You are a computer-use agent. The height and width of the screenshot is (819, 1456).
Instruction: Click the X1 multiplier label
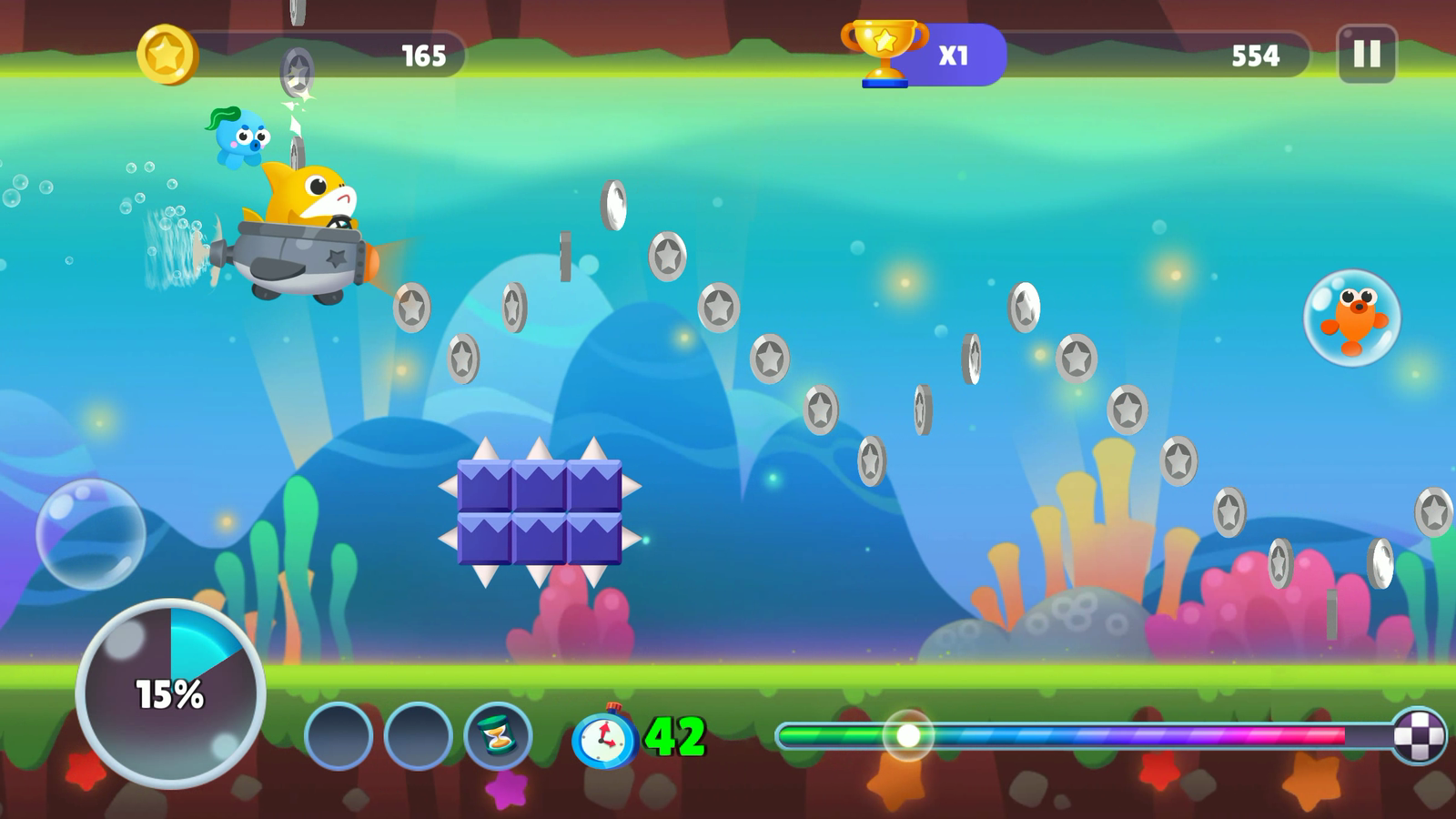(952, 55)
